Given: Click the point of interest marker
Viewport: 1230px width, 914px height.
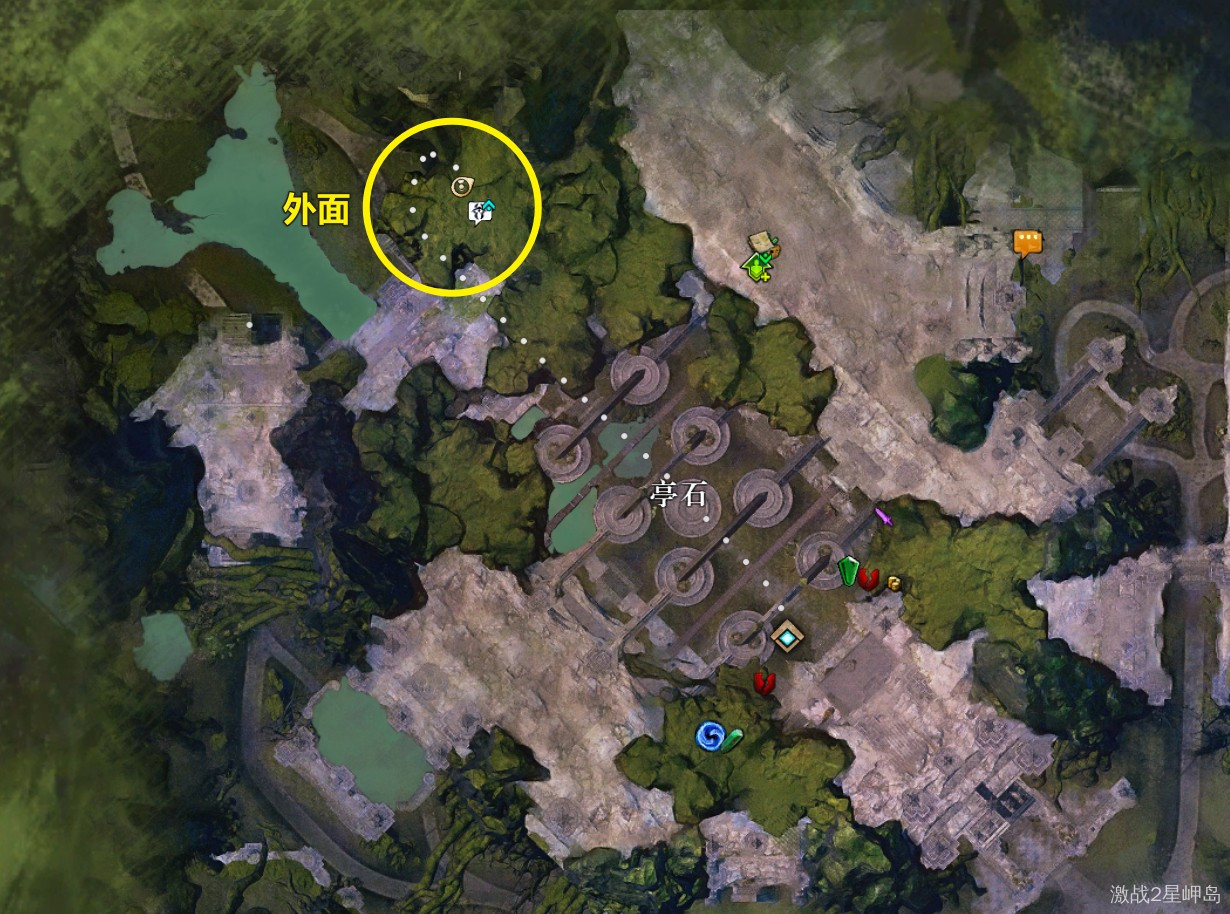Looking at the screenshot, I should (461, 185).
